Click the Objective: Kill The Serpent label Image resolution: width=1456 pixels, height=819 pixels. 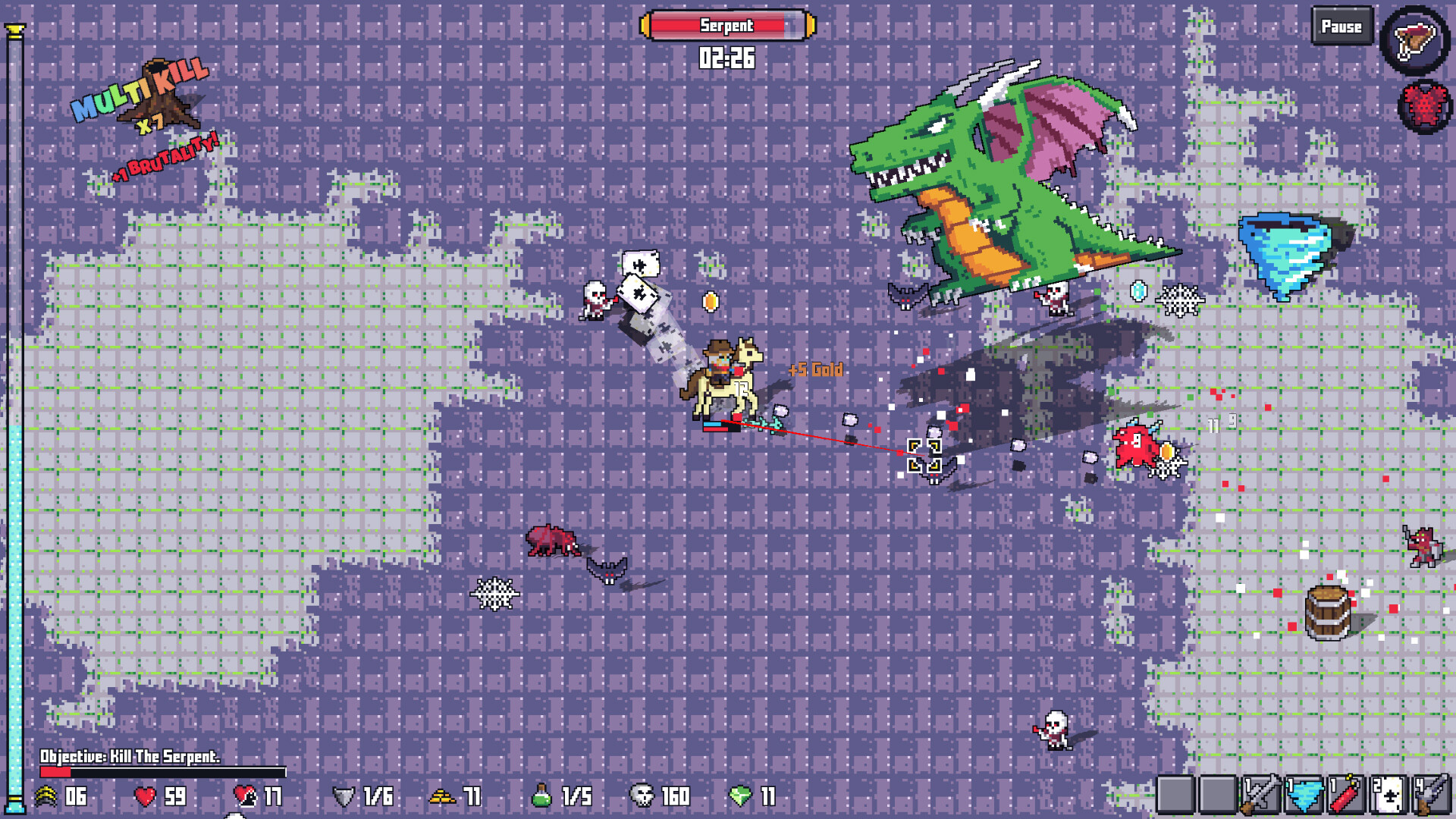coord(129,756)
